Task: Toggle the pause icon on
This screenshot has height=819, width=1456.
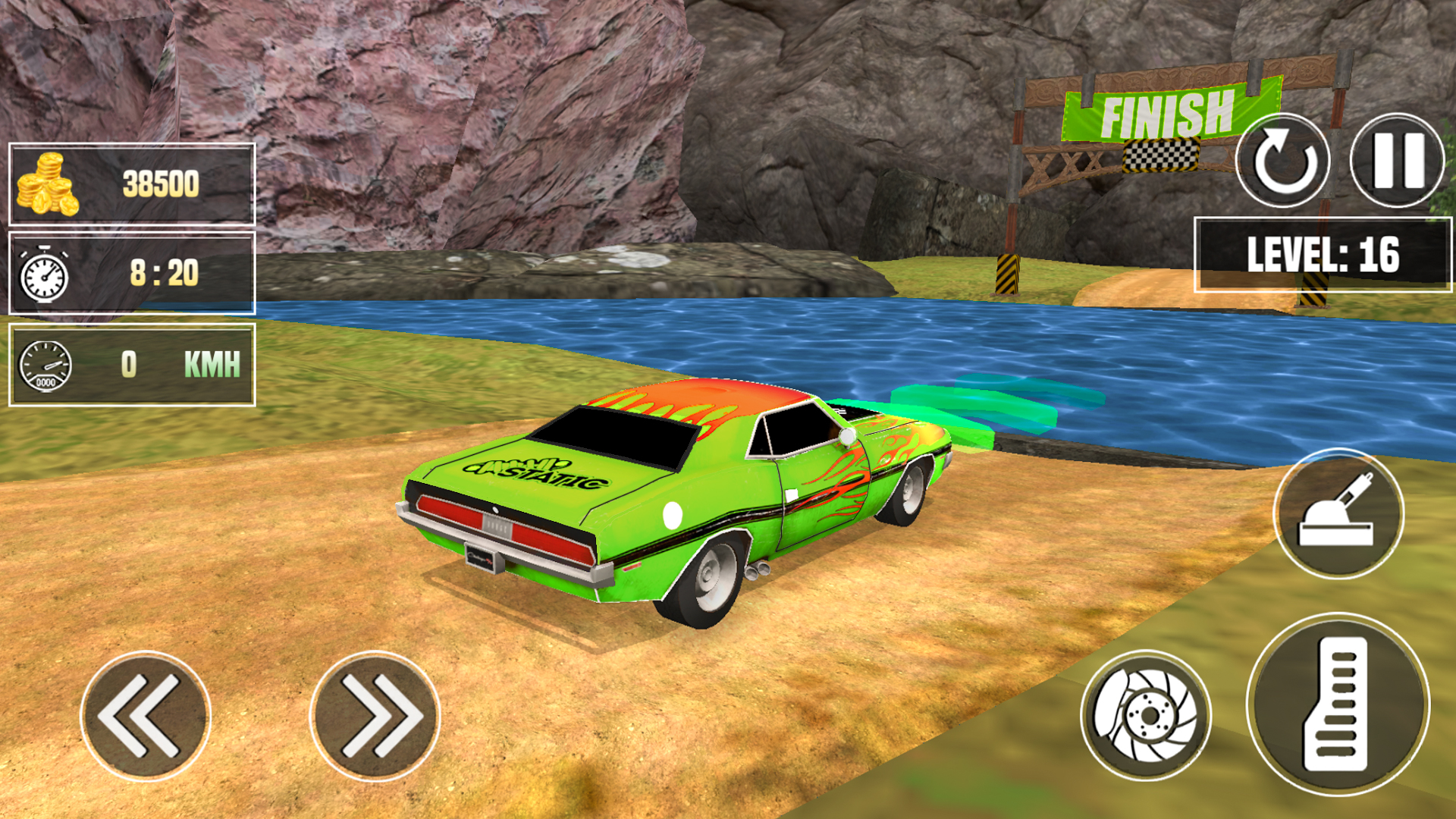Action: click(x=1398, y=162)
